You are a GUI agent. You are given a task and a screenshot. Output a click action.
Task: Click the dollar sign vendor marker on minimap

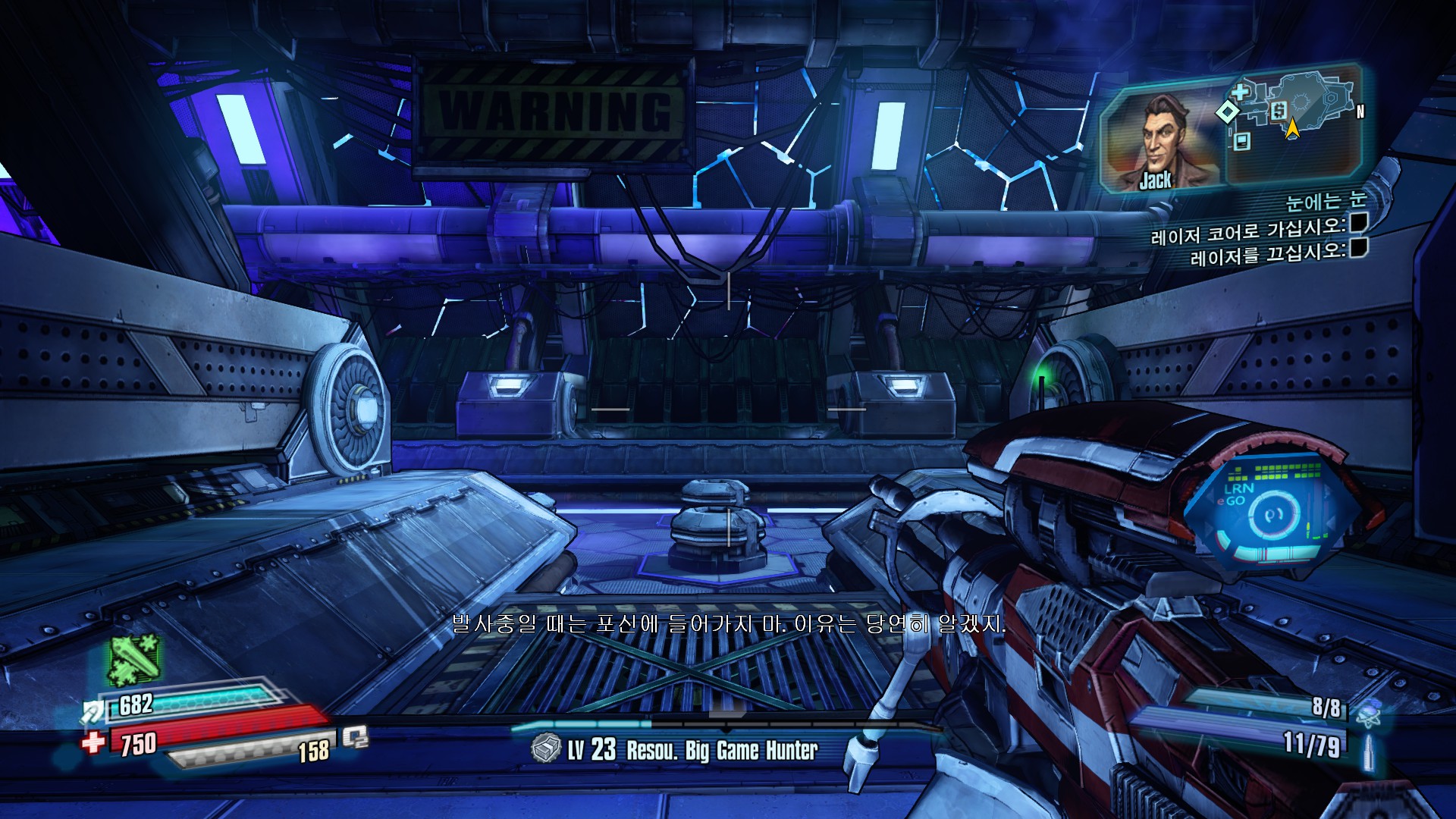coord(1279,111)
